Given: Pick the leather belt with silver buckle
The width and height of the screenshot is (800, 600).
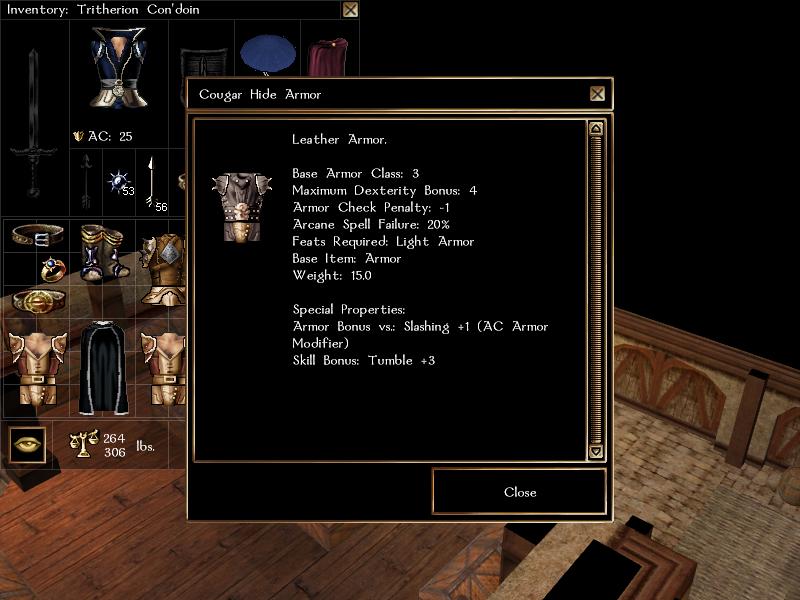Looking at the screenshot, I should [x=38, y=236].
